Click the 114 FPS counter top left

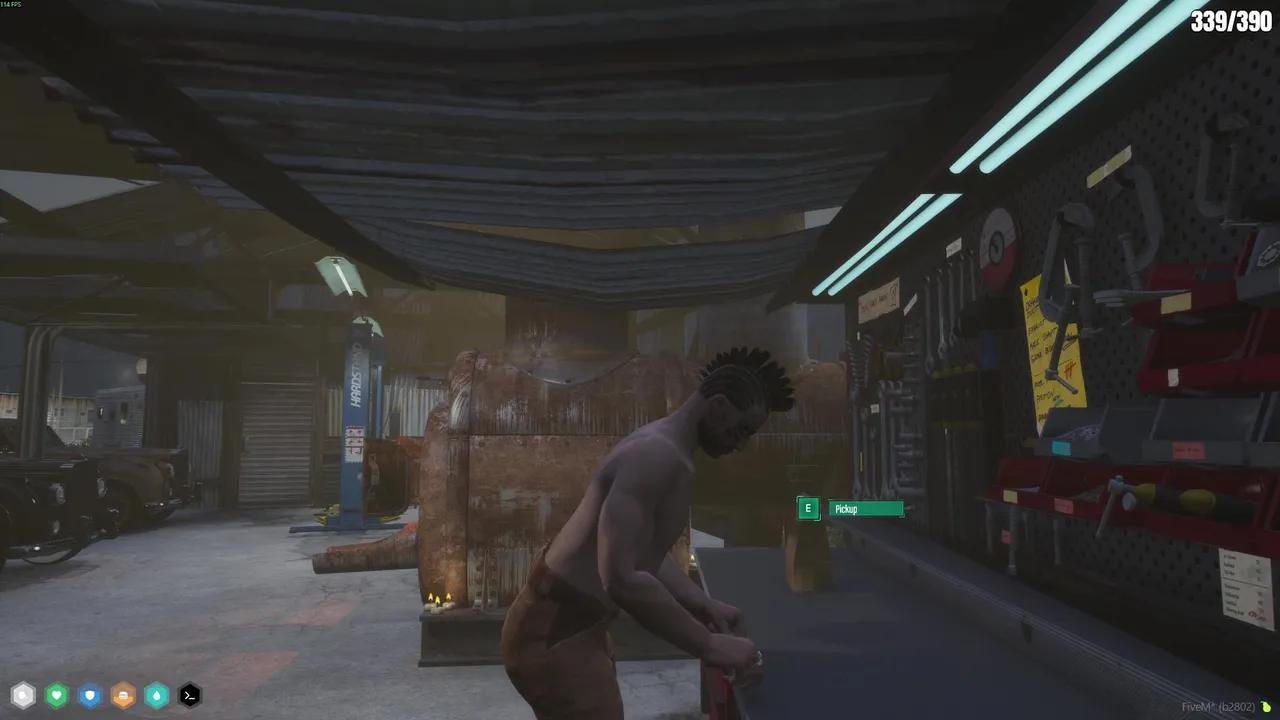(x=13, y=7)
